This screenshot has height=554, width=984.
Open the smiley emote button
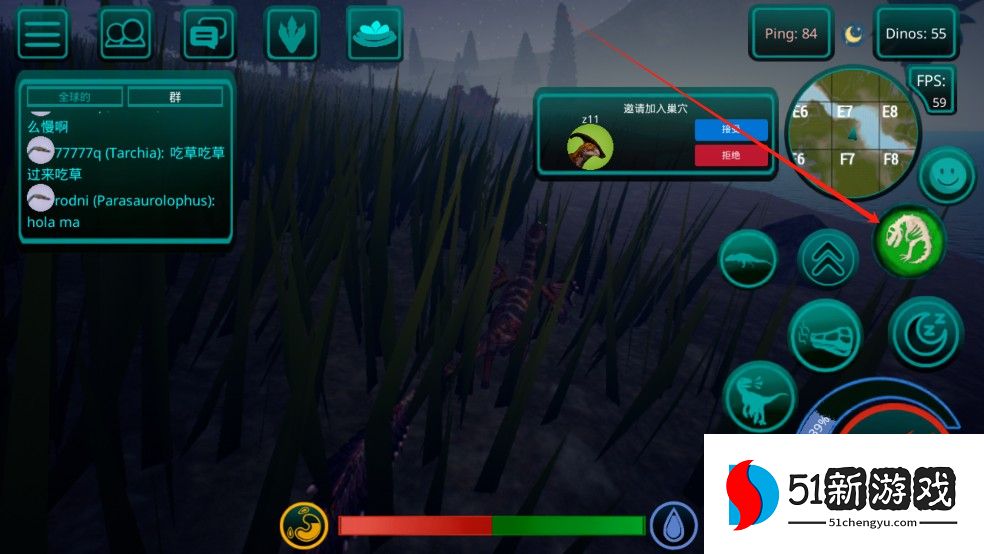(x=946, y=177)
